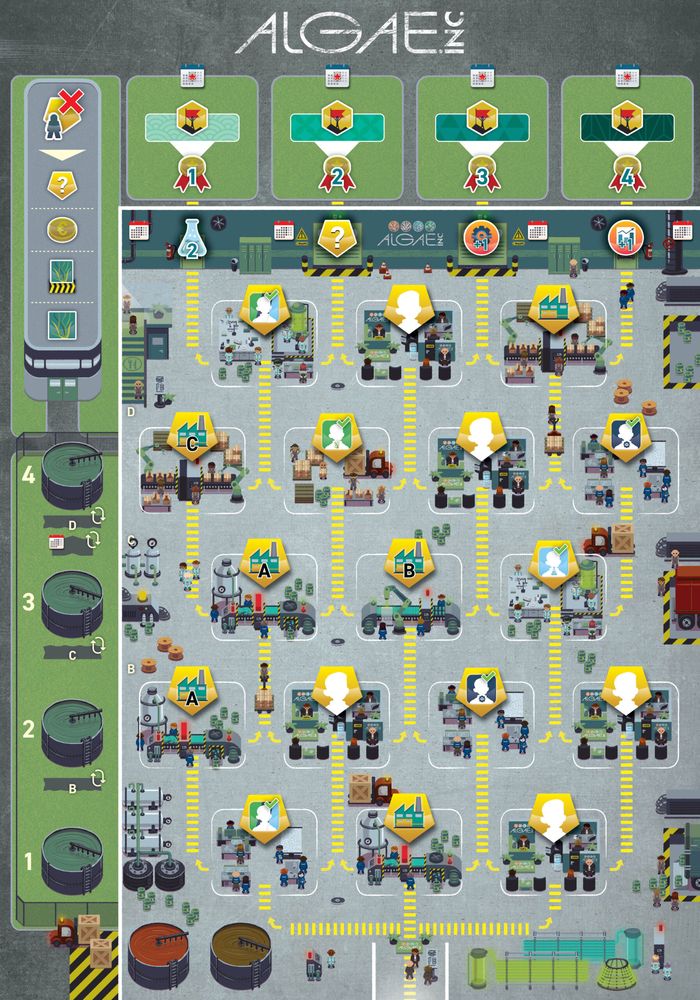Choose algae tank number 3
This screenshot has height=1000, width=700.
click(70, 605)
